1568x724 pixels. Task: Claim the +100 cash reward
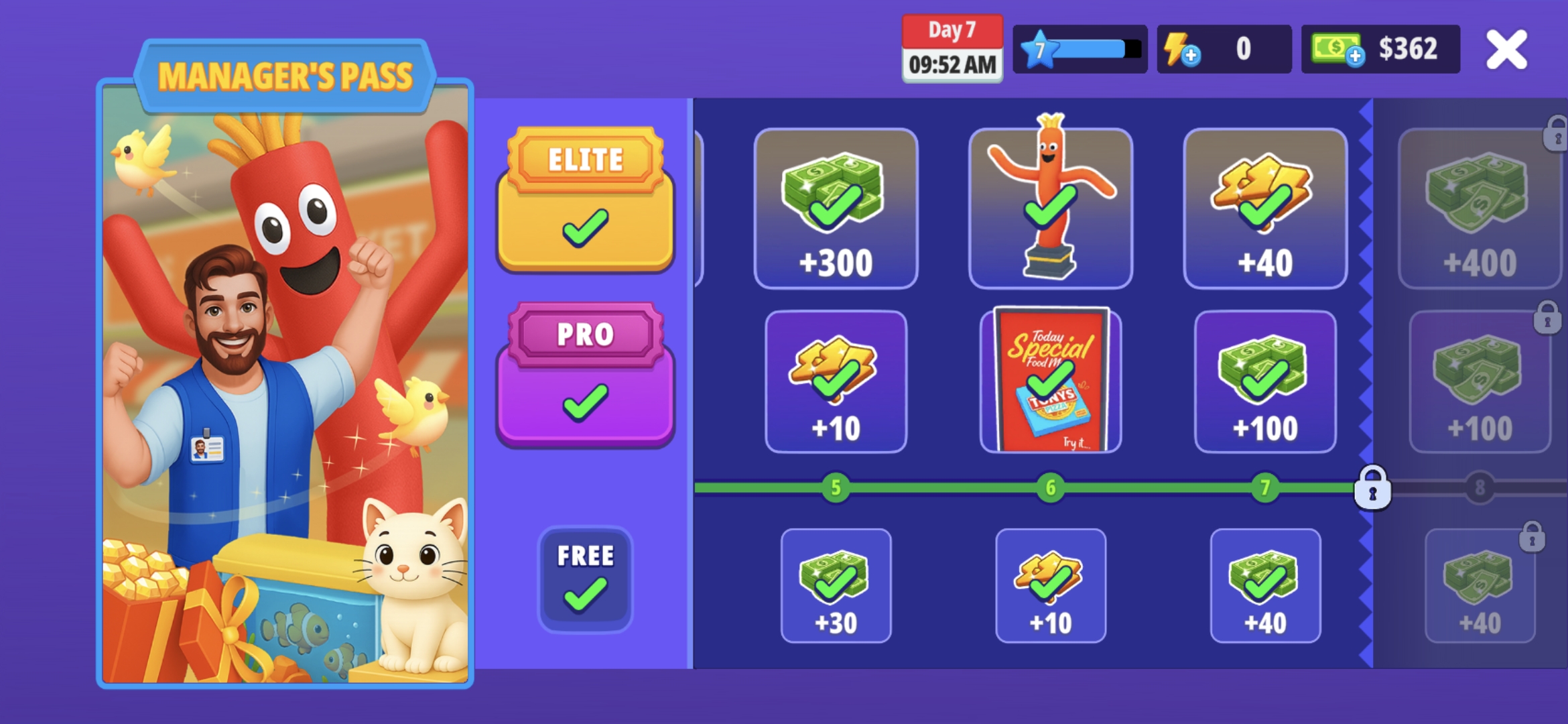[1265, 382]
